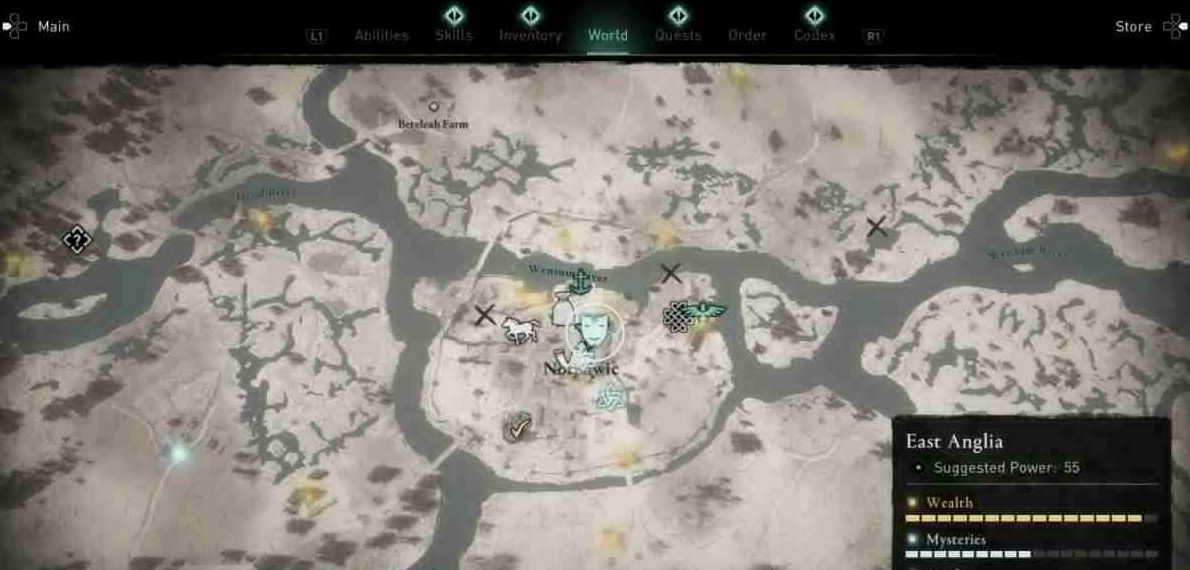Select the World map tab
The height and width of the screenshot is (570, 1190).
tap(608, 36)
